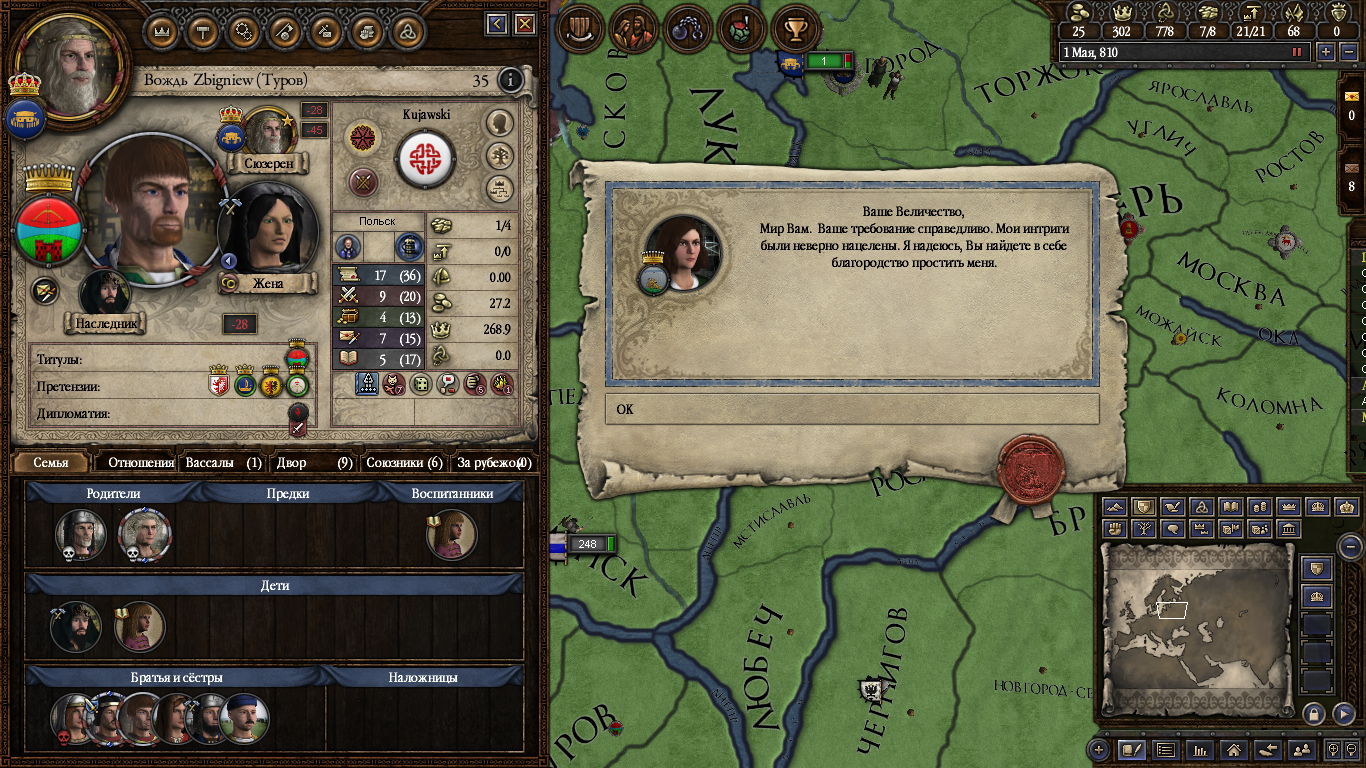Show the Двор tab
Screen dimensions: 1366x768
coord(314,463)
